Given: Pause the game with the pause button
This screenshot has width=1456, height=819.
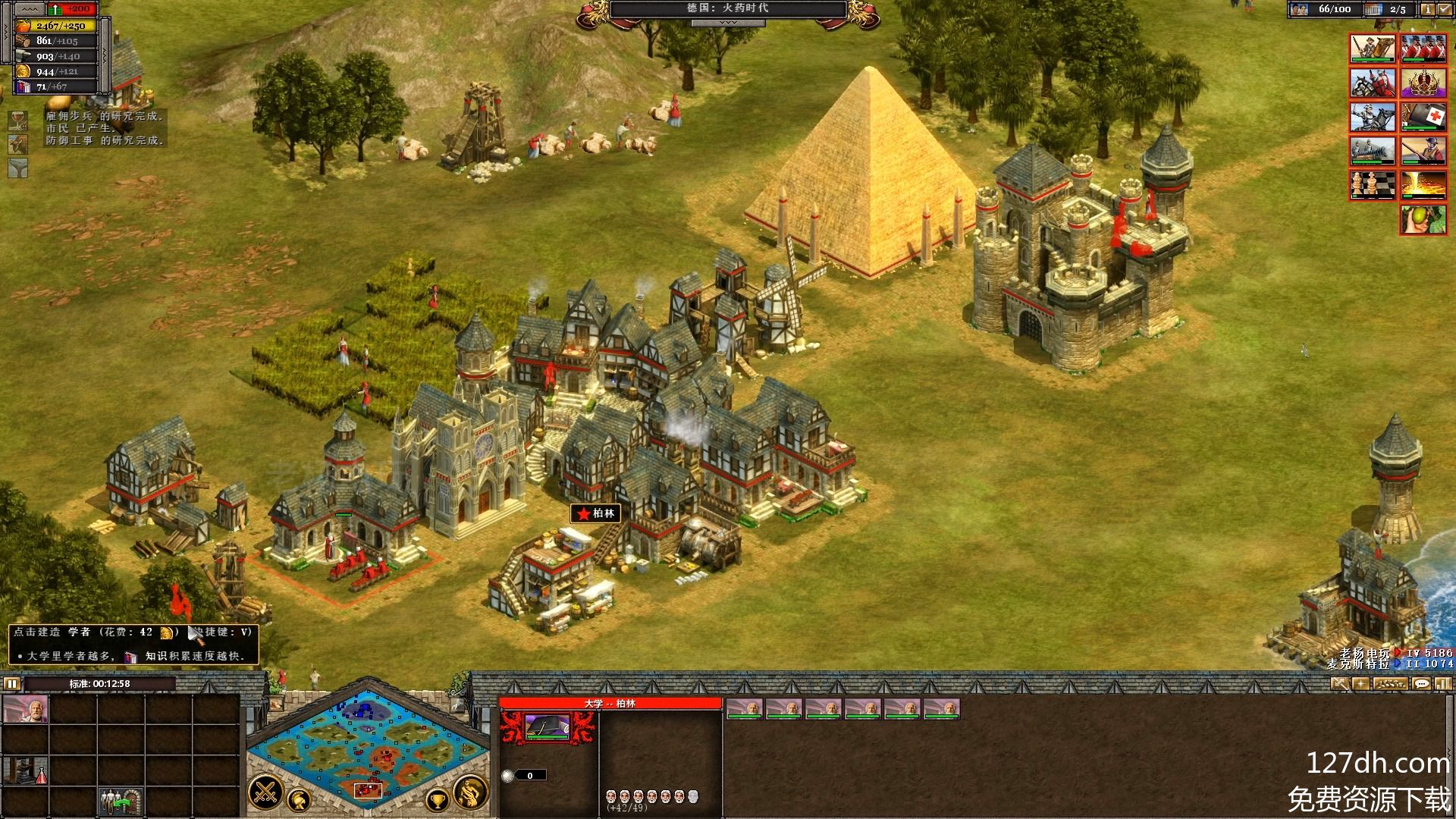Looking at the screenshot, I should point(12,683).
